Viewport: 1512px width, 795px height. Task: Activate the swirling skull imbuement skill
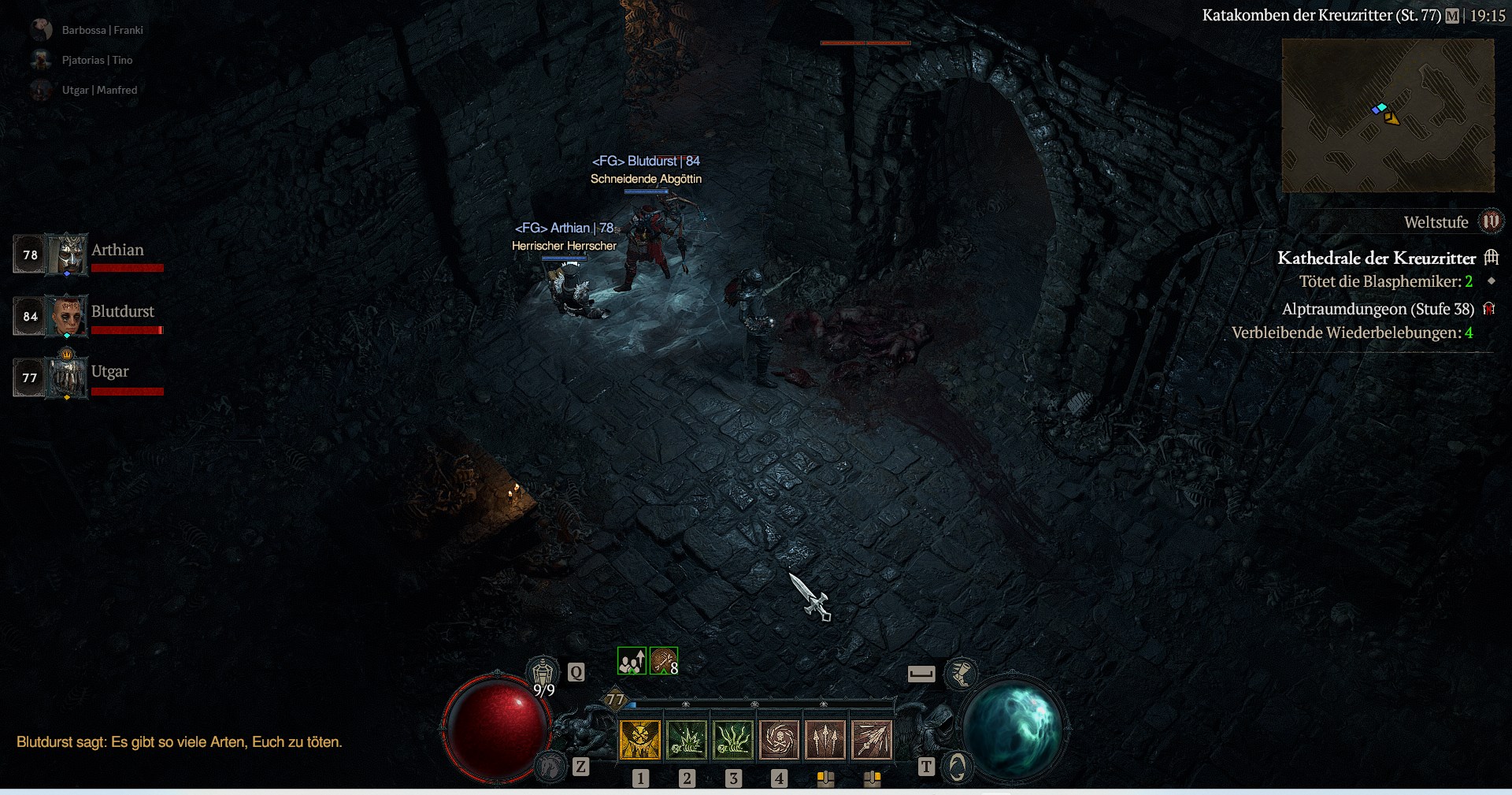click(779, 740)
